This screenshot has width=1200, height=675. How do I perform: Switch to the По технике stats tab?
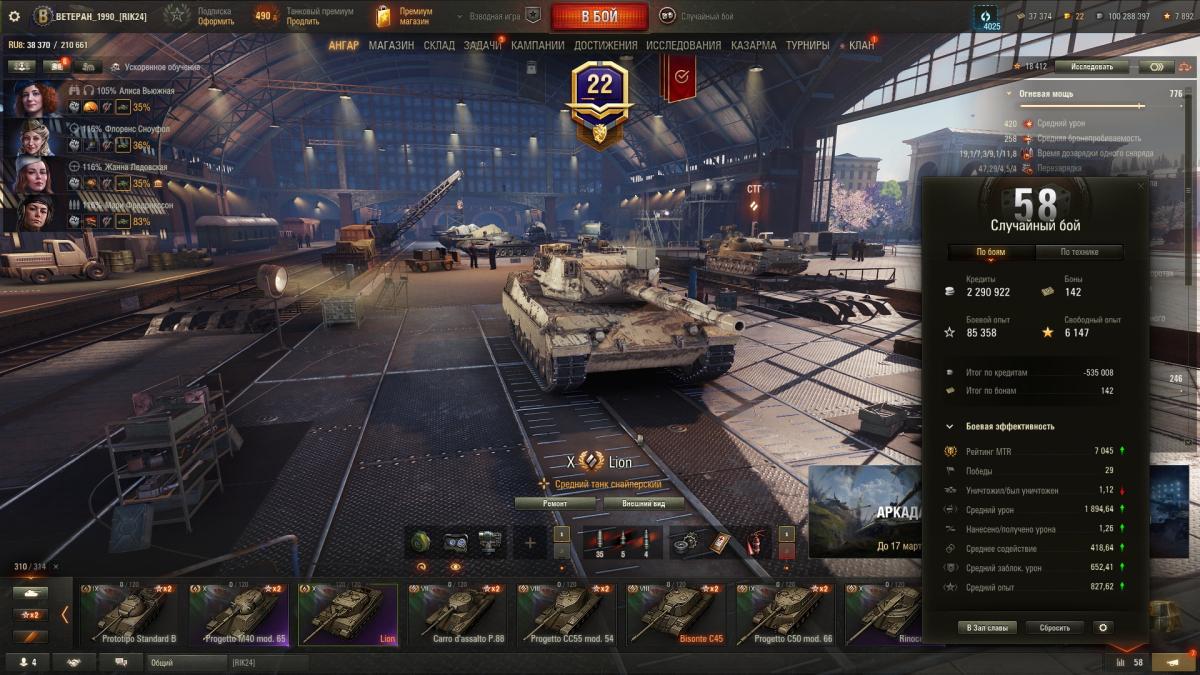click(1079, 253)
